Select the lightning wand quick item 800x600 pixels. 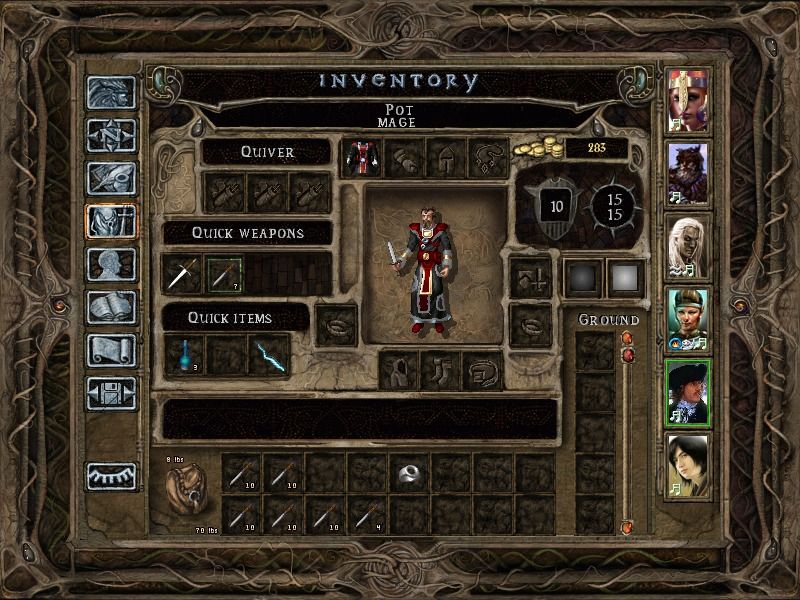click(268, 356)
